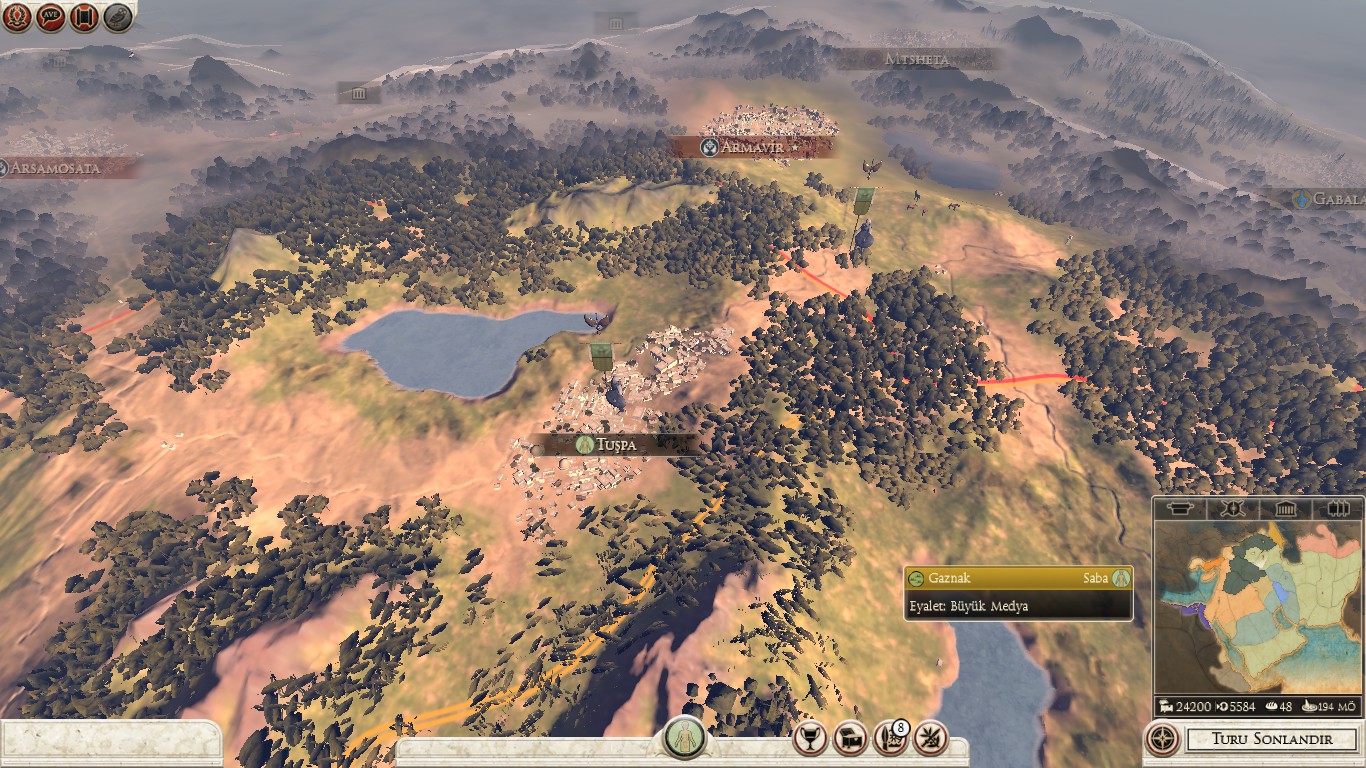Click the grey owl encyclopedia icon

tap(117, 17)
